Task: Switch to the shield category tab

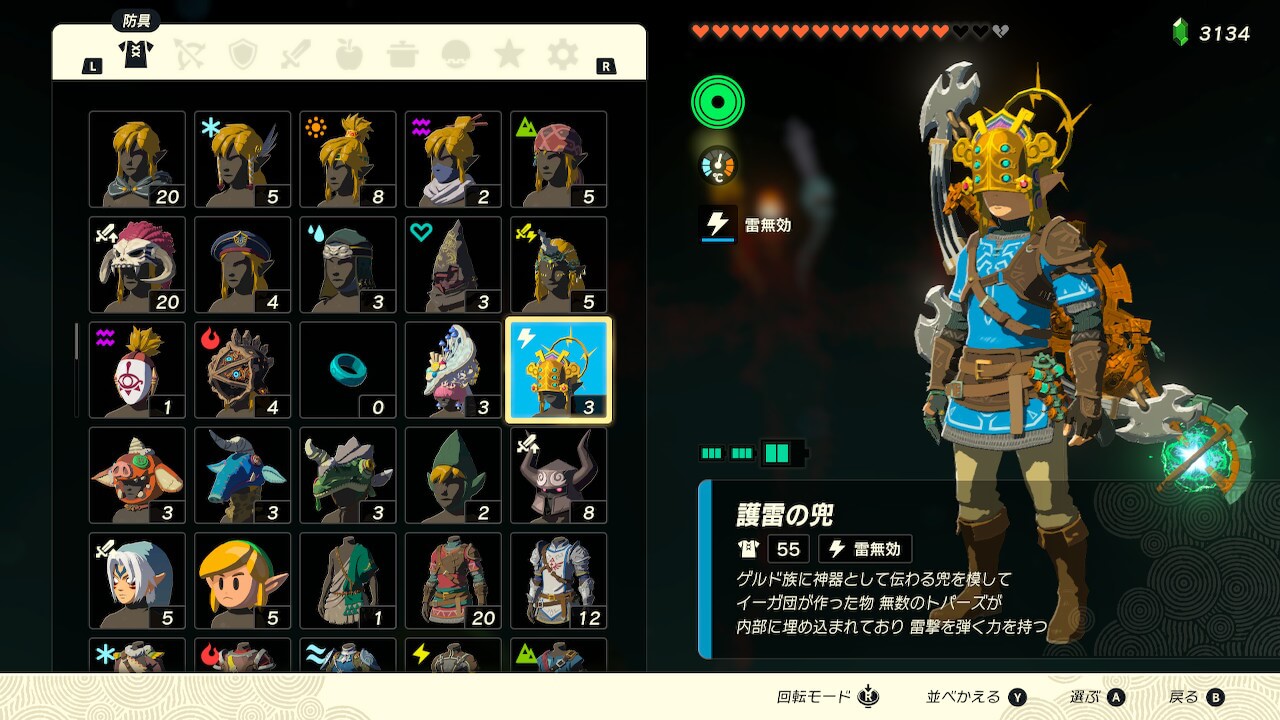Action: pos(243,54)
